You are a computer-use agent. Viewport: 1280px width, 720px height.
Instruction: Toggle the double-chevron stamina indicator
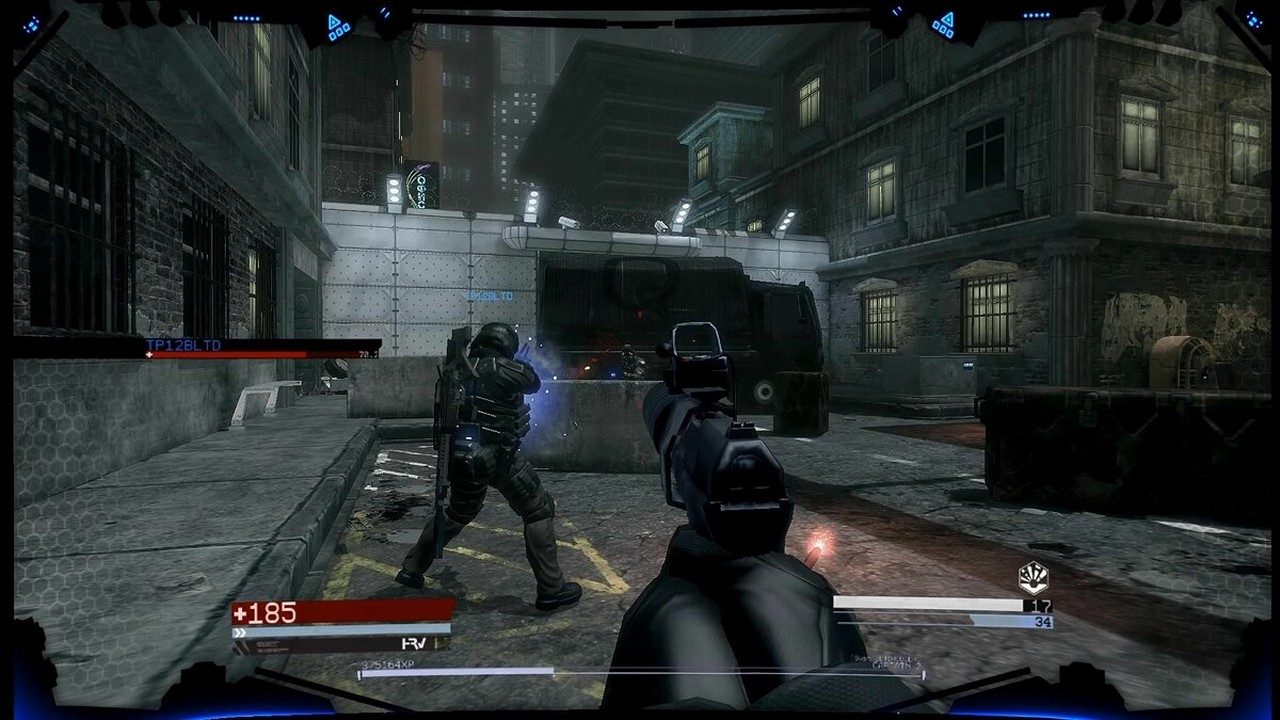tap(239, 632)
